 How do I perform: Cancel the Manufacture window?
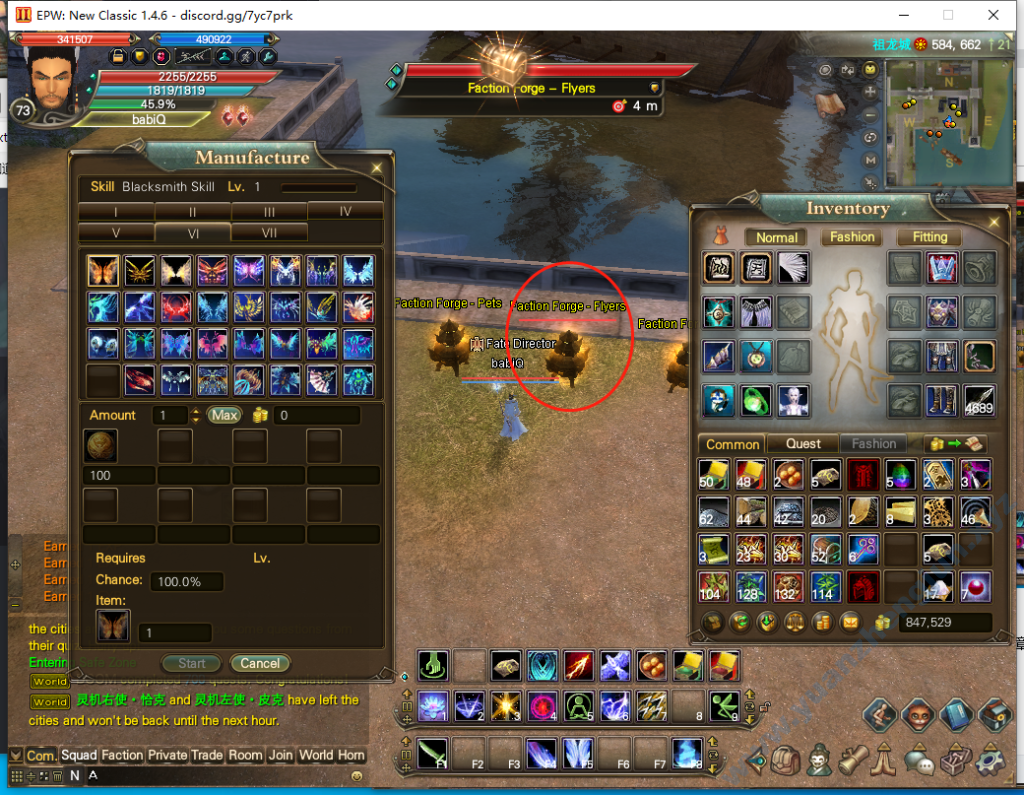[260, 663]
